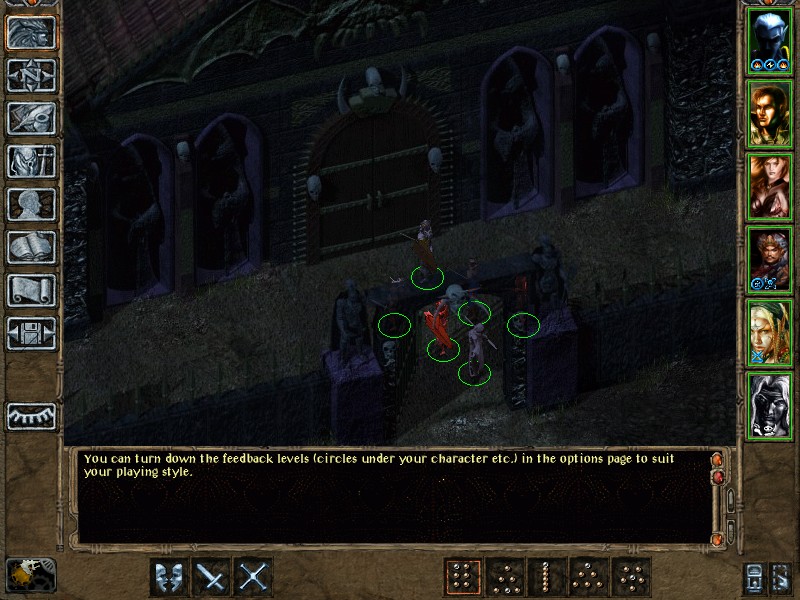800x600 pixels.
Task: Select the brown-haired man portrait
Action: pos(769,115)
